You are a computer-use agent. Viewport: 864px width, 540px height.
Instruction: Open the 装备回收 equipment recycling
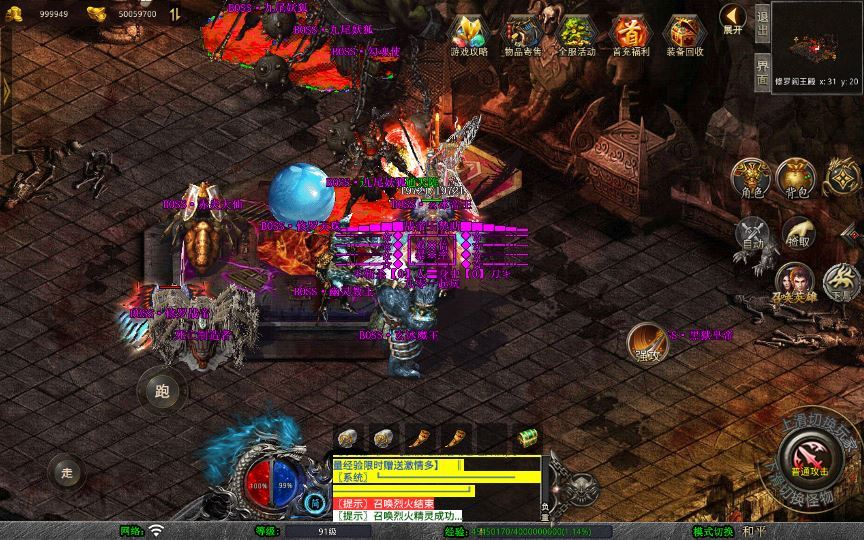(x=684, y=36)
